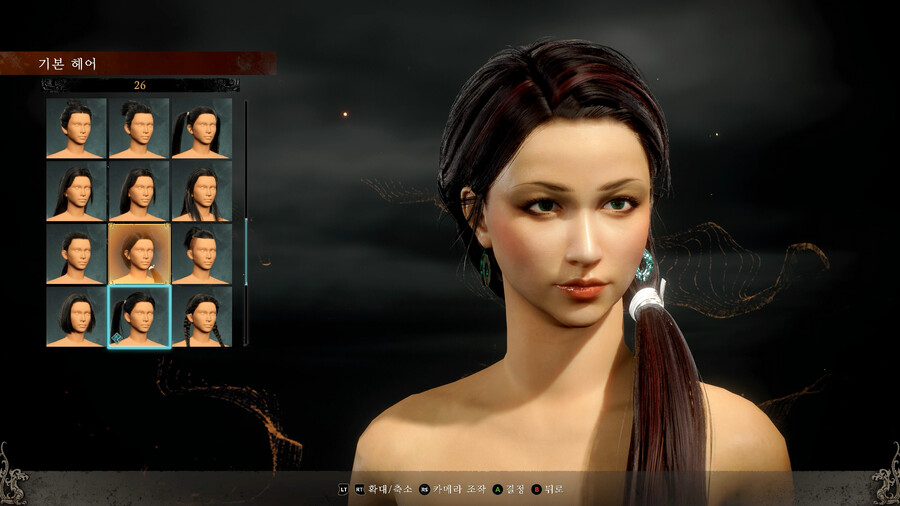Screen dimensions: 900x506
Task: Click the hairstyle list scrollbar
Action: tap(245, 222)
